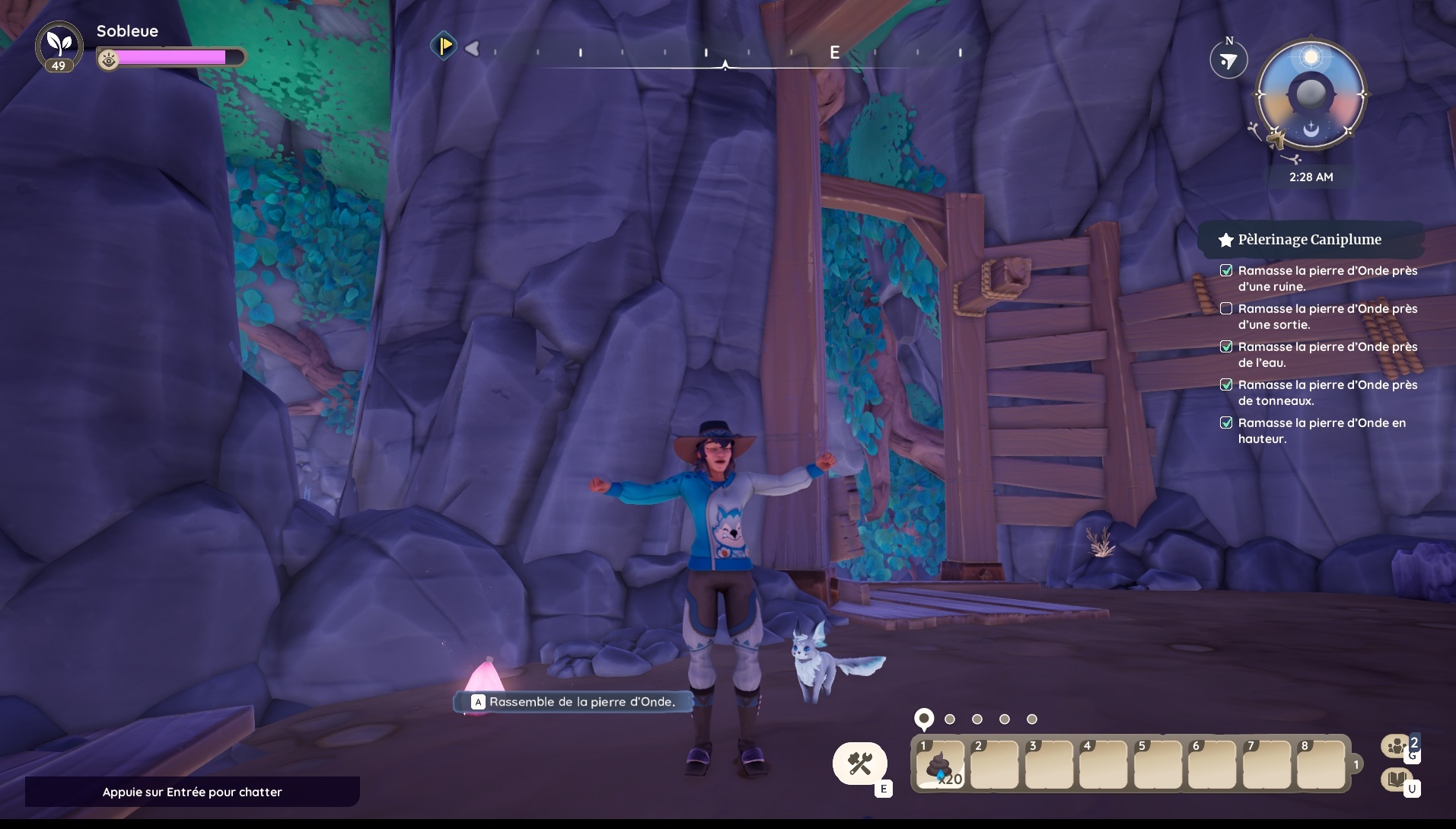The width and height of the screenshot is (1456, 829).
Task: Open the player level leaf badge
Action: (59, 46)
